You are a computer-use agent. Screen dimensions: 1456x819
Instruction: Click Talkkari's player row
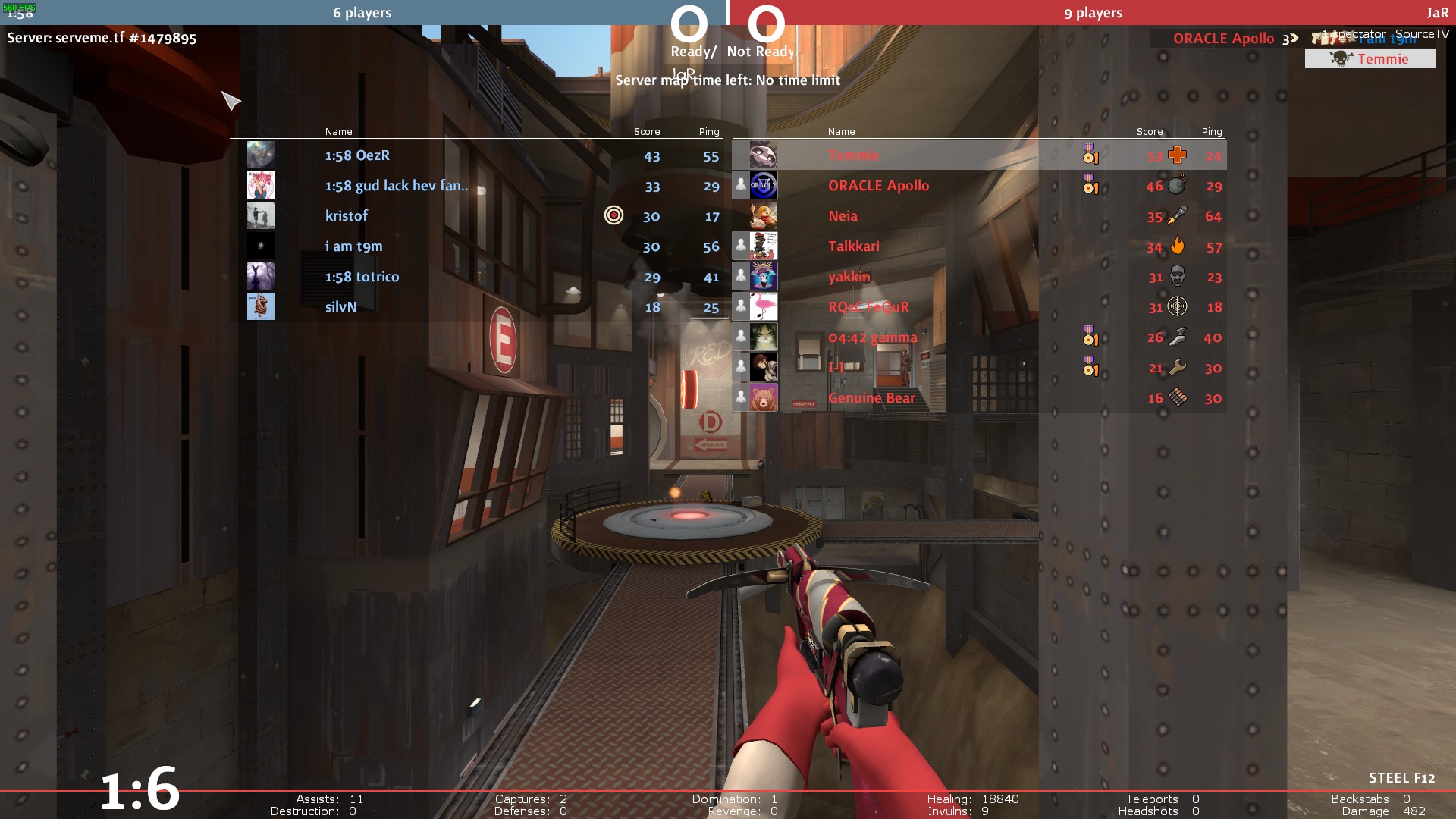point(853,246)
